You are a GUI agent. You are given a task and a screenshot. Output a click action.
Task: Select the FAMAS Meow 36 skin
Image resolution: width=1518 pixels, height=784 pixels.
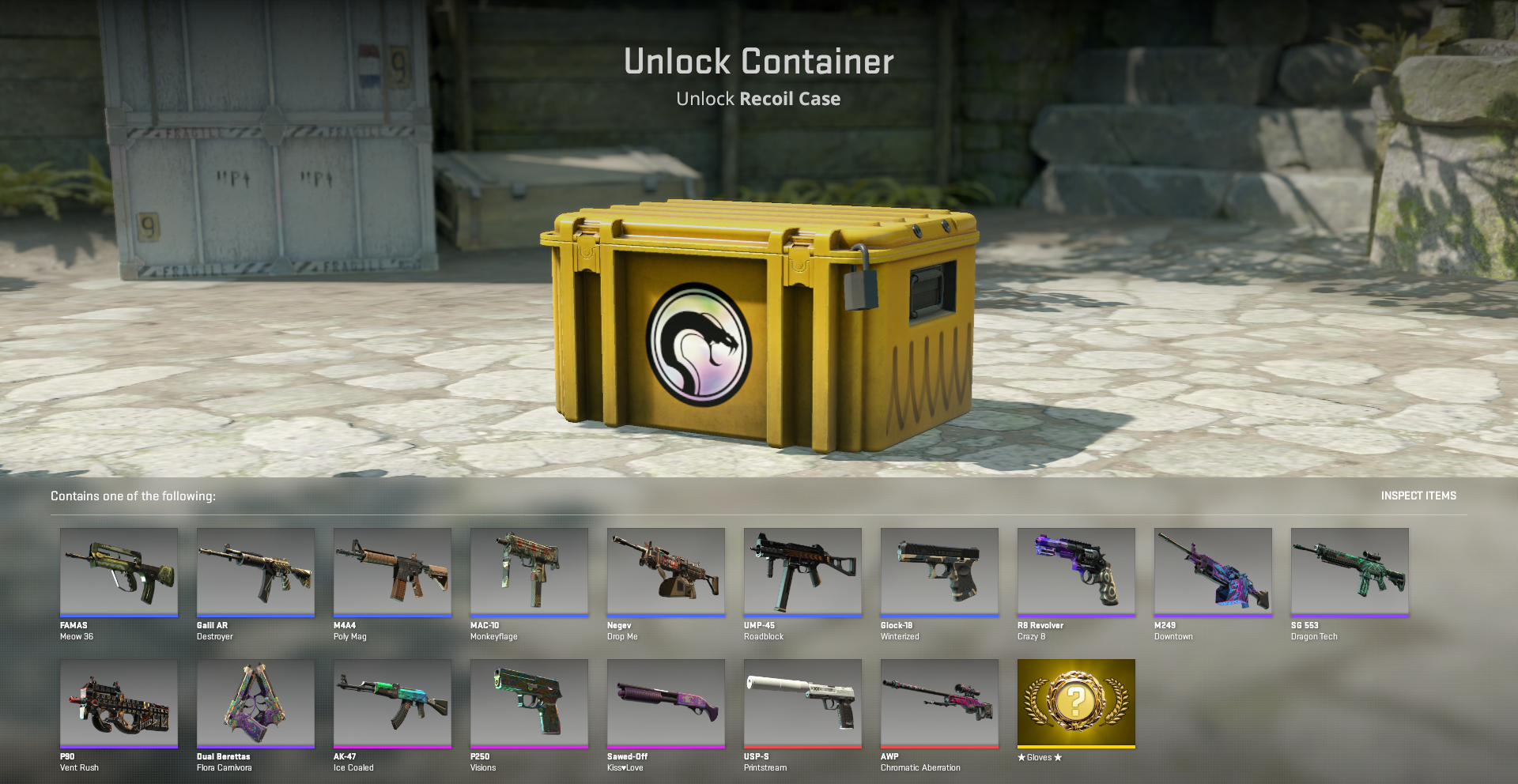click(119, 572)
